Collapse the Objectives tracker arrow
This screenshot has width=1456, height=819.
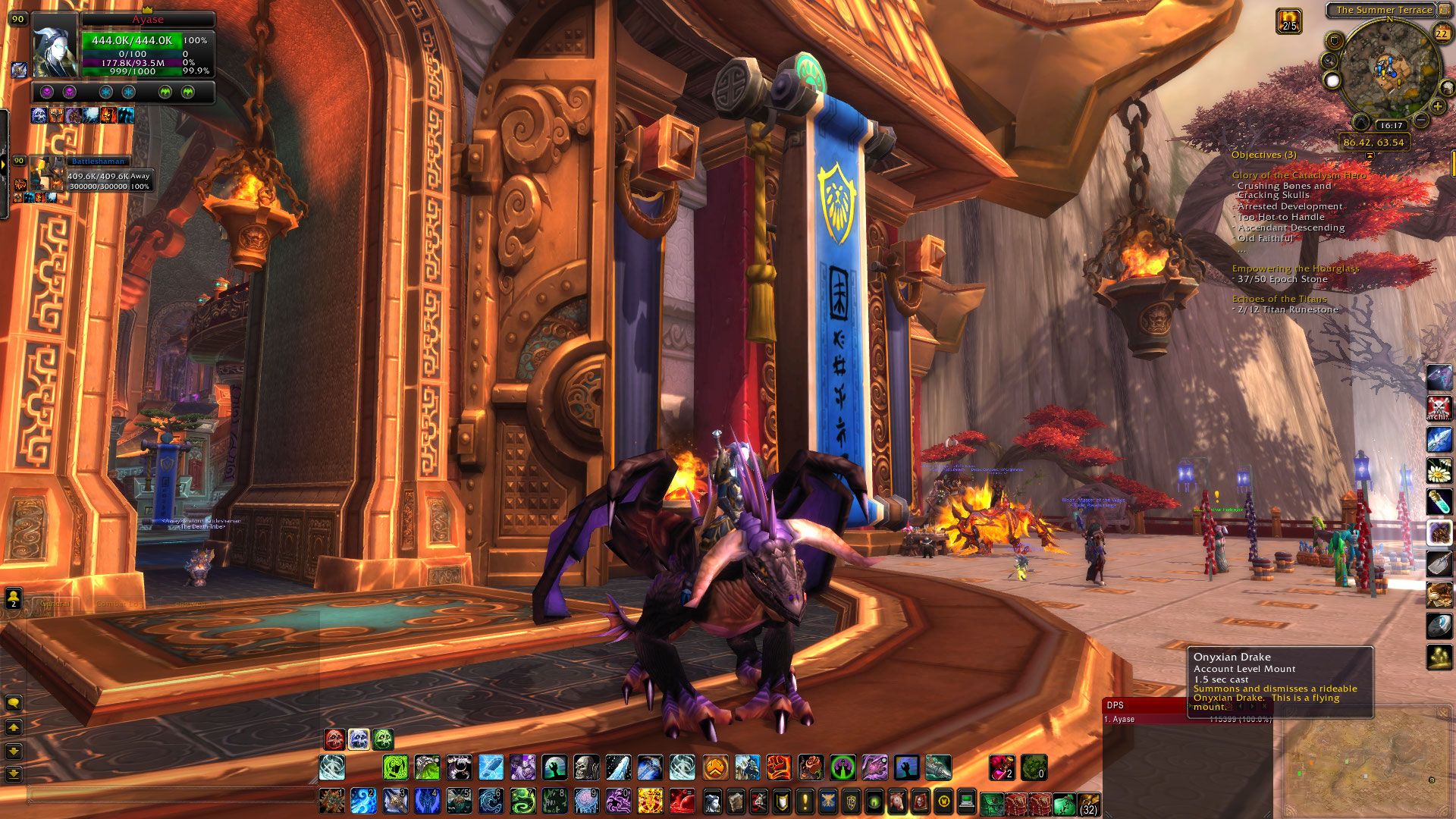(x=1369, y=155)
